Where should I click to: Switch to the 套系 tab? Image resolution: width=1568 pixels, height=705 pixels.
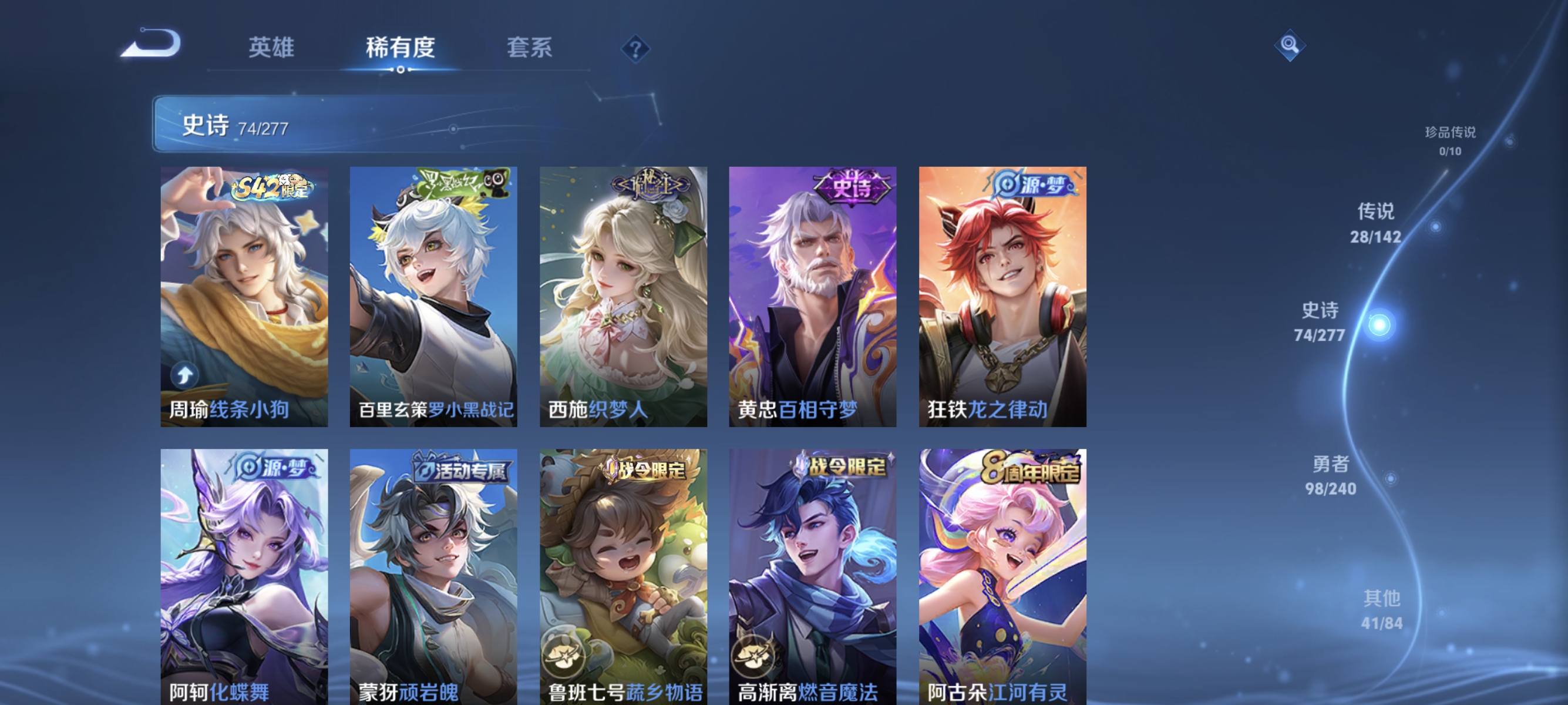point(531,48)
